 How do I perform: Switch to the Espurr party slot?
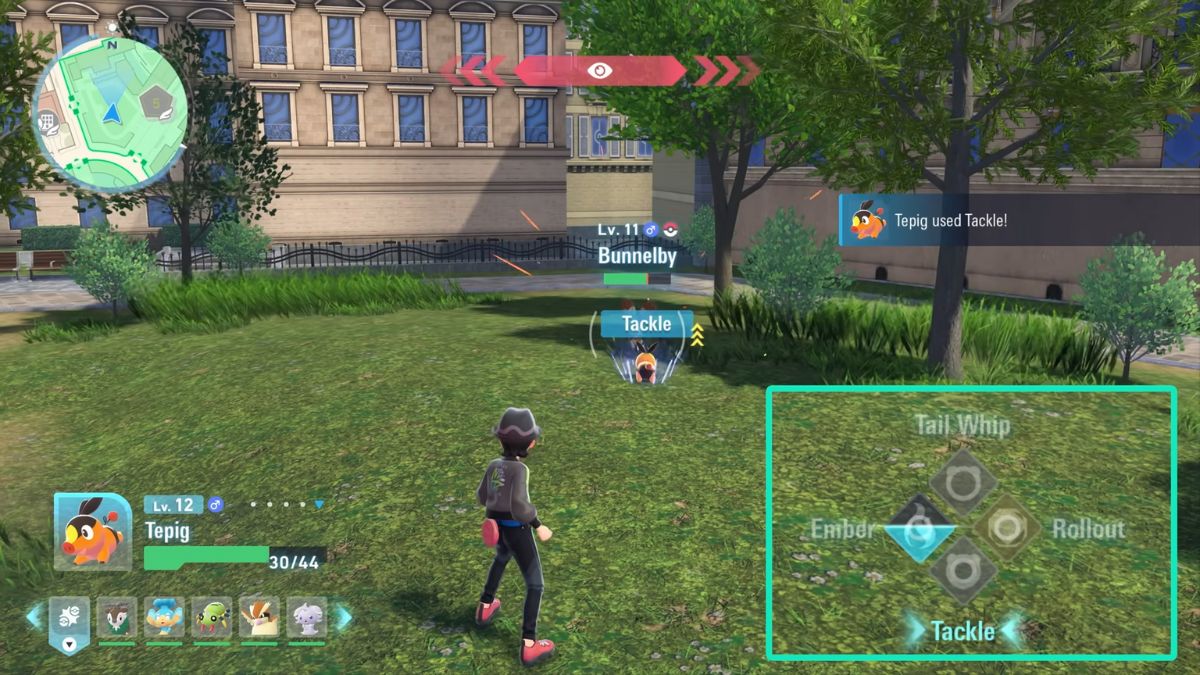(x=307, y=617)
